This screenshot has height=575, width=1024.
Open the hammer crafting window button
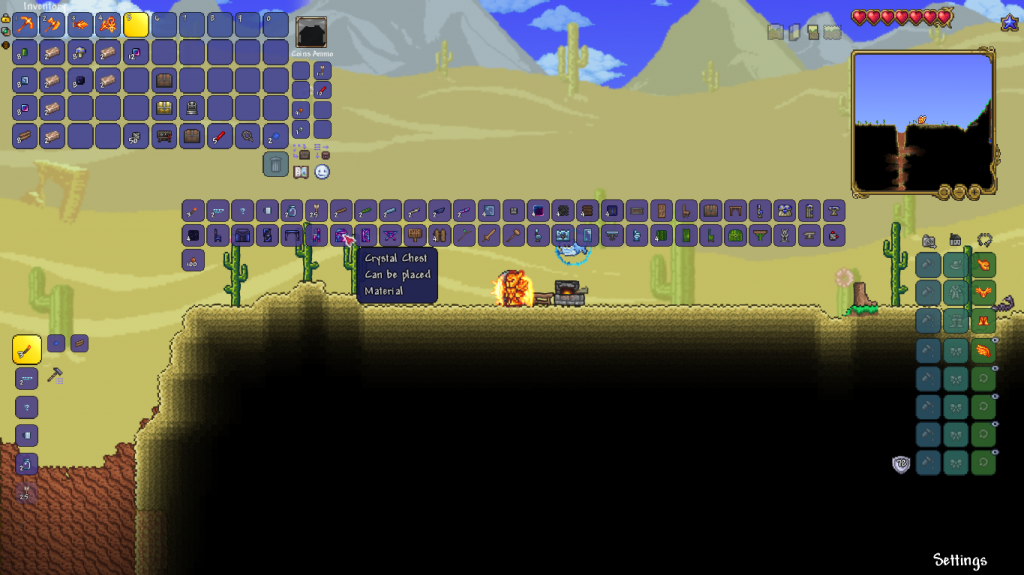click(x=56, y=376)
